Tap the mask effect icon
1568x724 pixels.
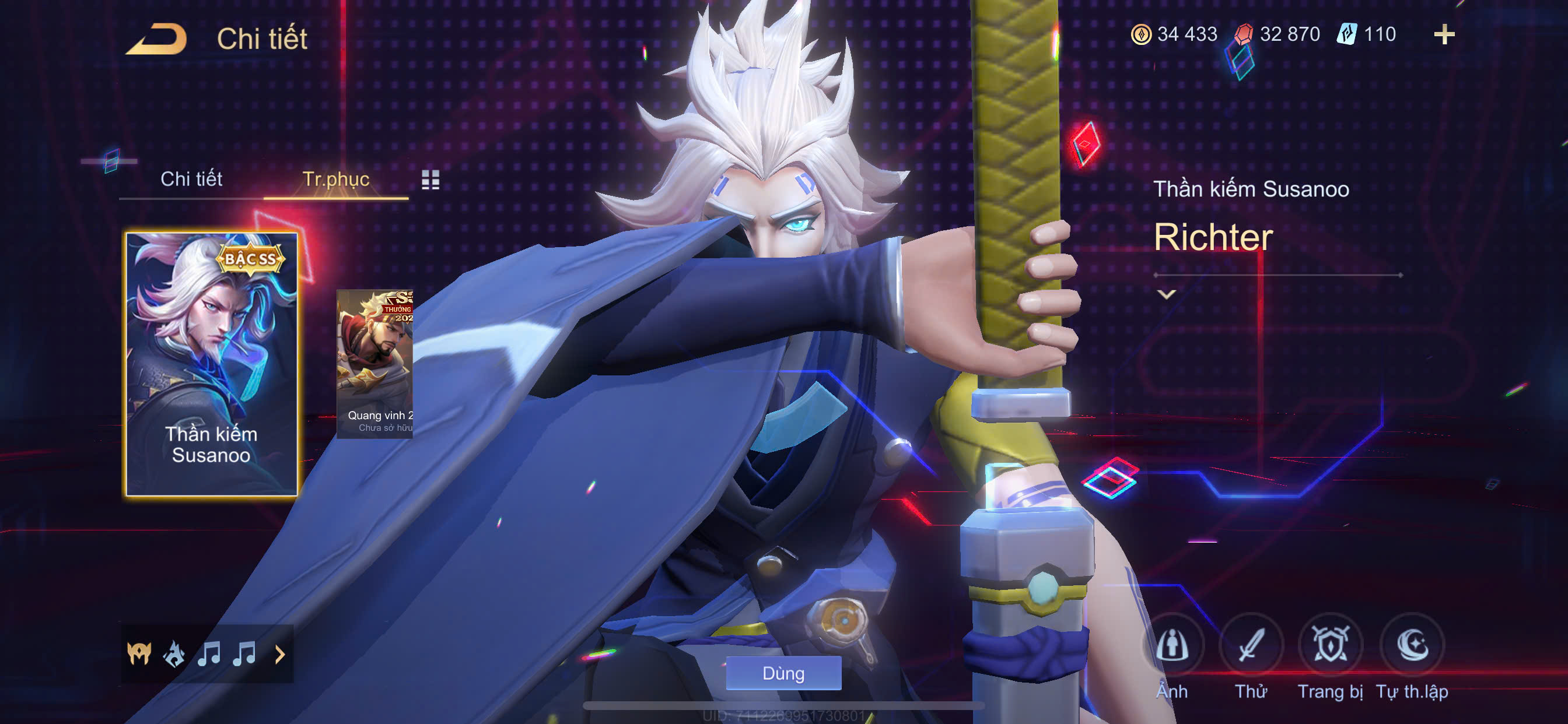click(x=139, y=654)
